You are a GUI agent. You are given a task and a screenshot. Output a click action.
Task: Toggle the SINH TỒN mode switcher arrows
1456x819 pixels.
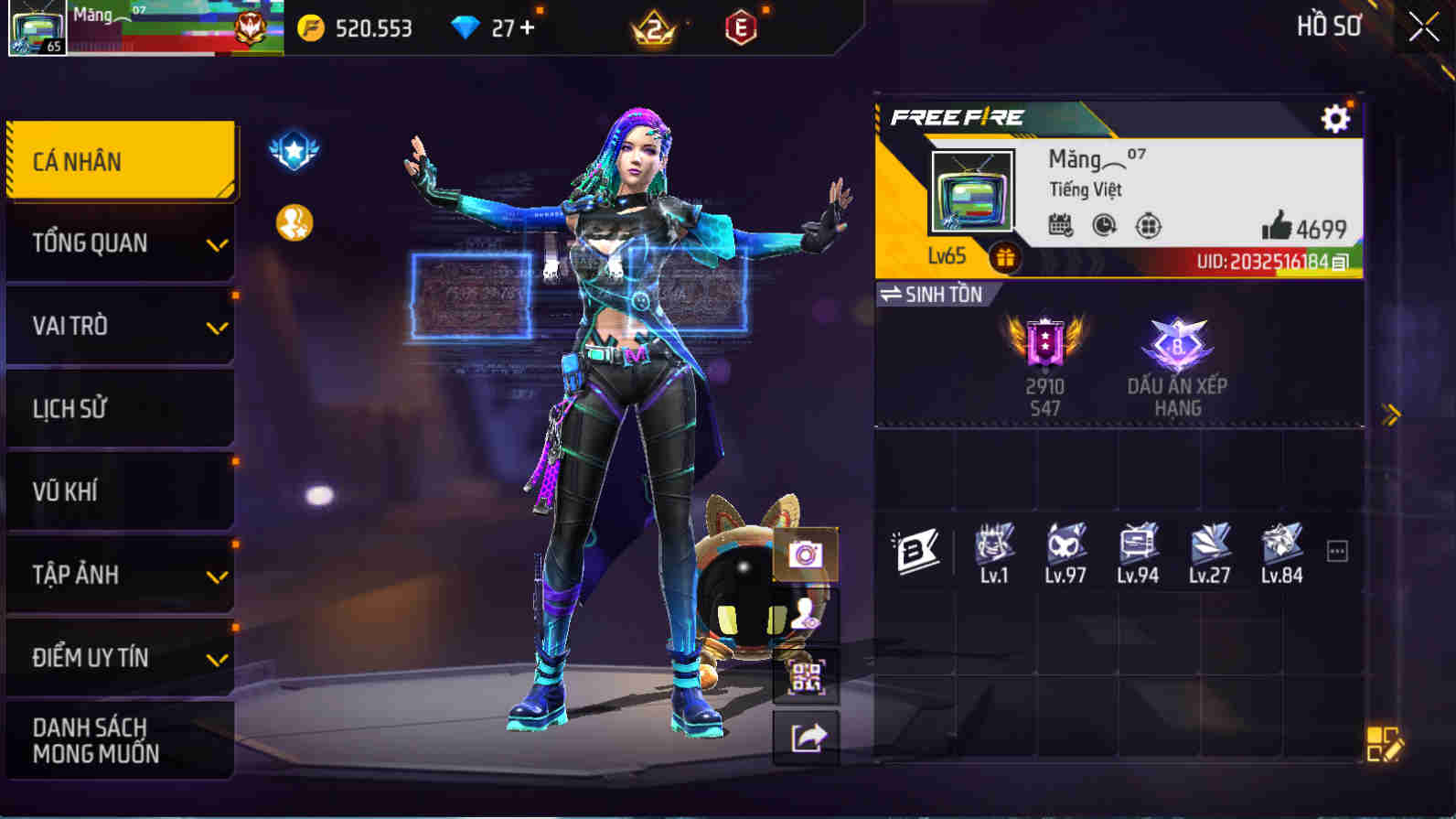point(891,295)
